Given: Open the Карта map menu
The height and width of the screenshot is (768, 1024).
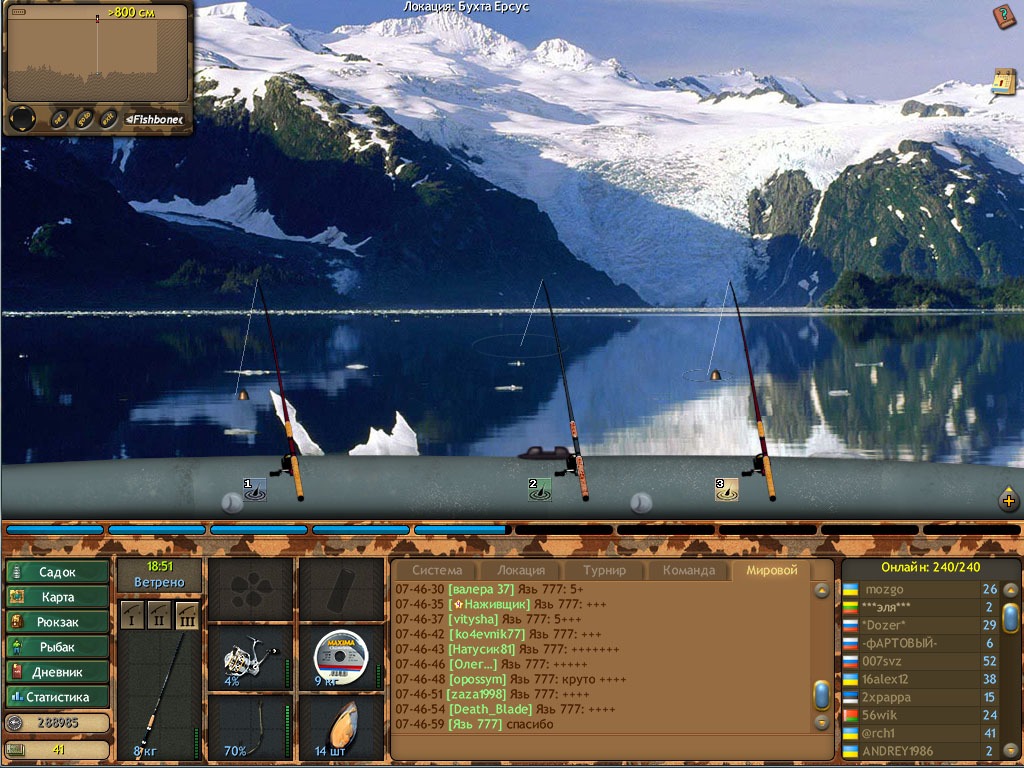Looking at the screenshot, I should click(57, 597).
